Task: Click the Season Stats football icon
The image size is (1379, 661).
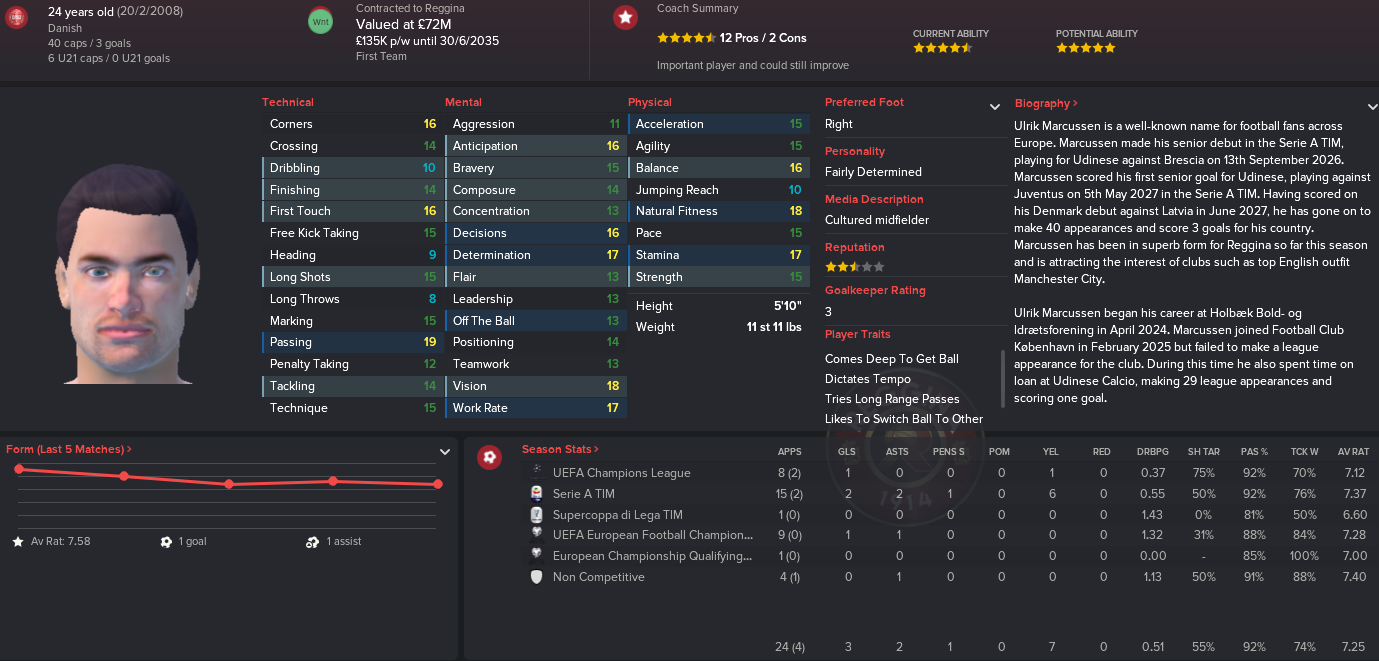Action: point(490,457)
